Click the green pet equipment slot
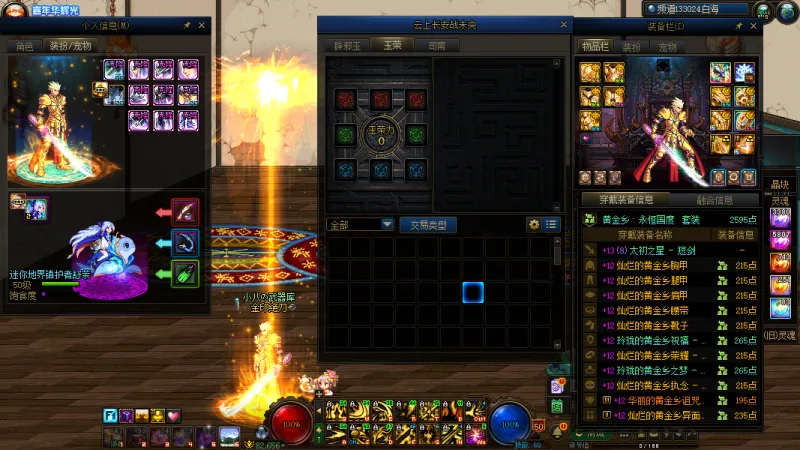 click(x=185, y=273)
